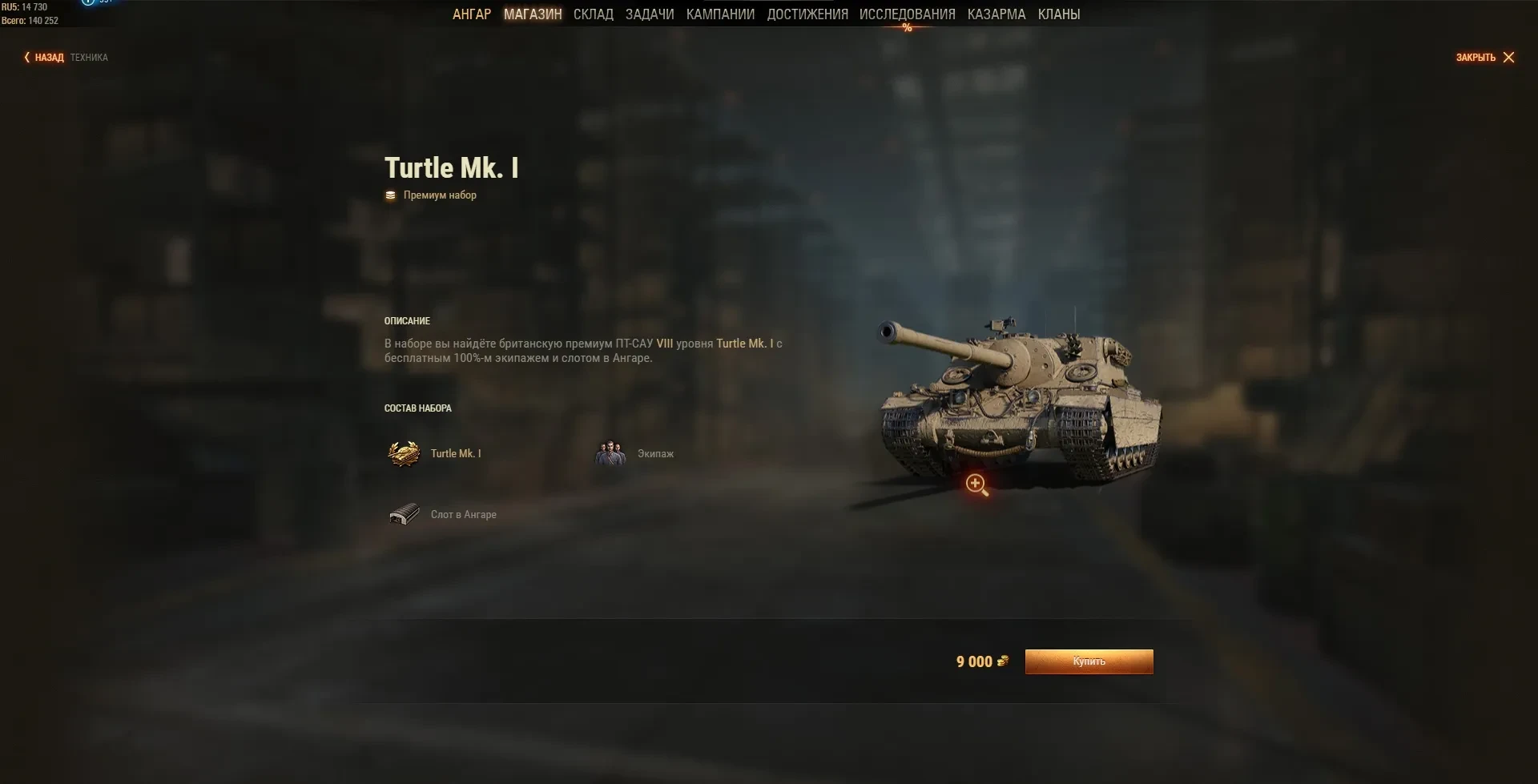Click the magnifier zoom icon under the tank

click(x=976, y=484)
